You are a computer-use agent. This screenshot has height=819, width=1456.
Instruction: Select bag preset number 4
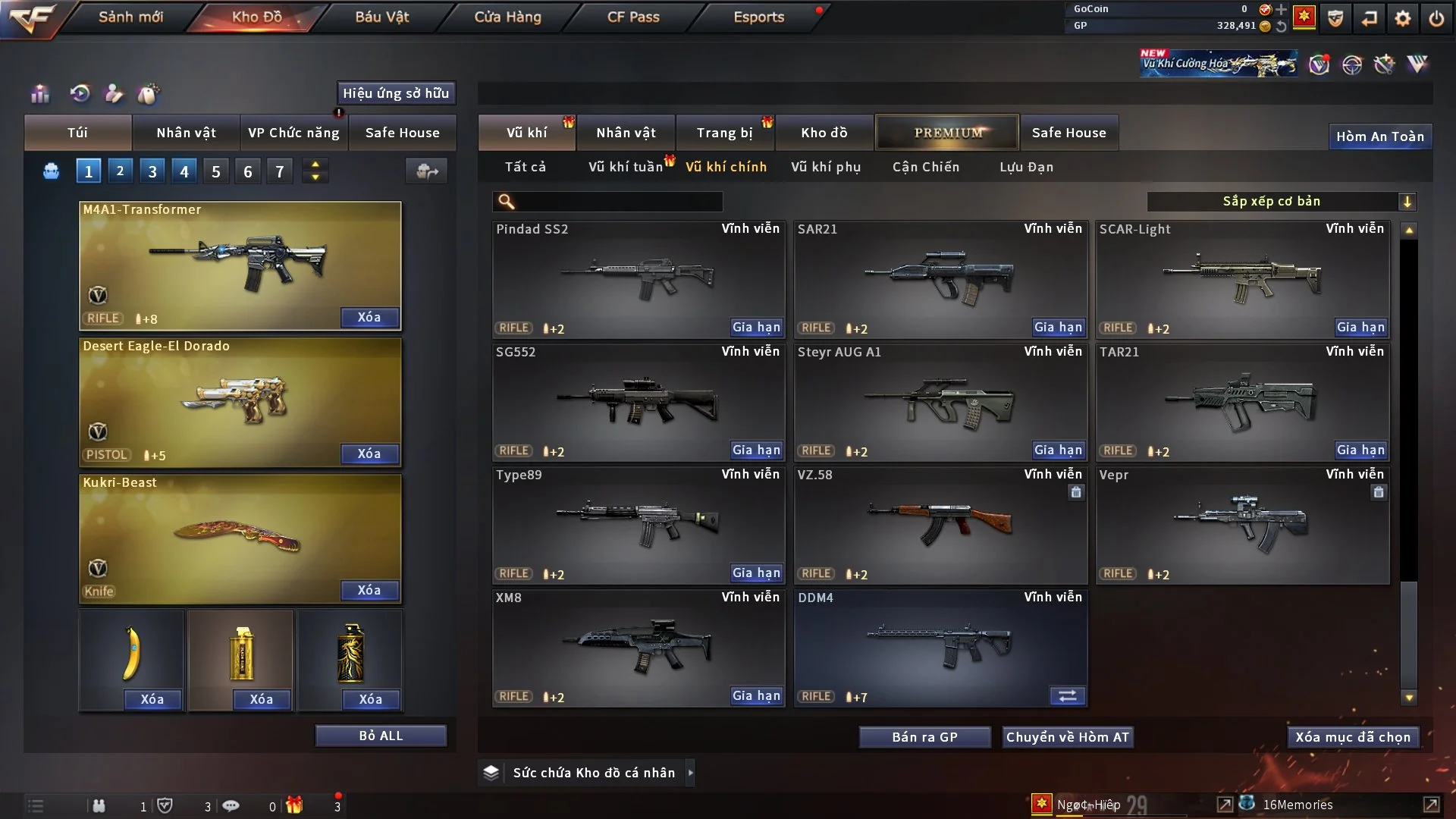click(x=184, y=171)
